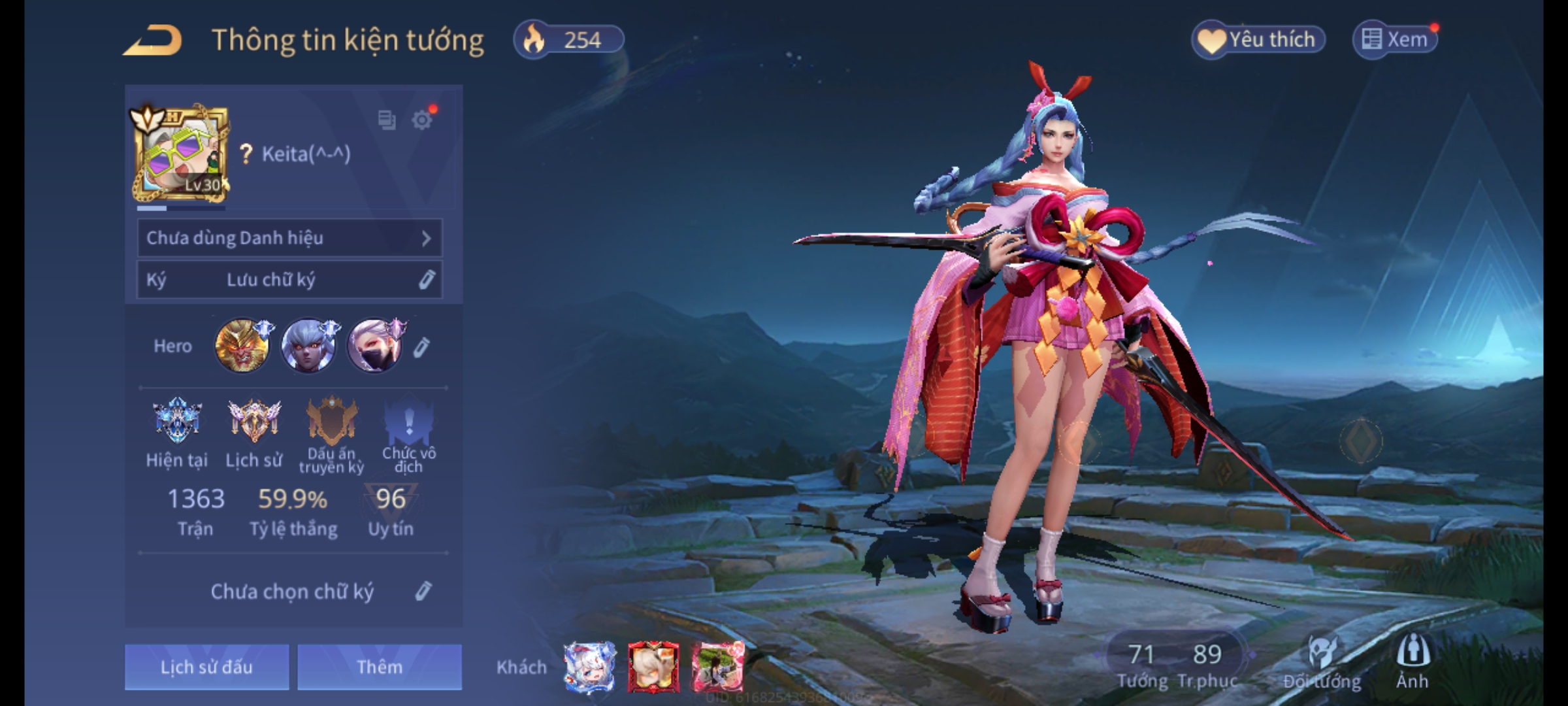View the Hiện tại rank badge

pos(176,421)
